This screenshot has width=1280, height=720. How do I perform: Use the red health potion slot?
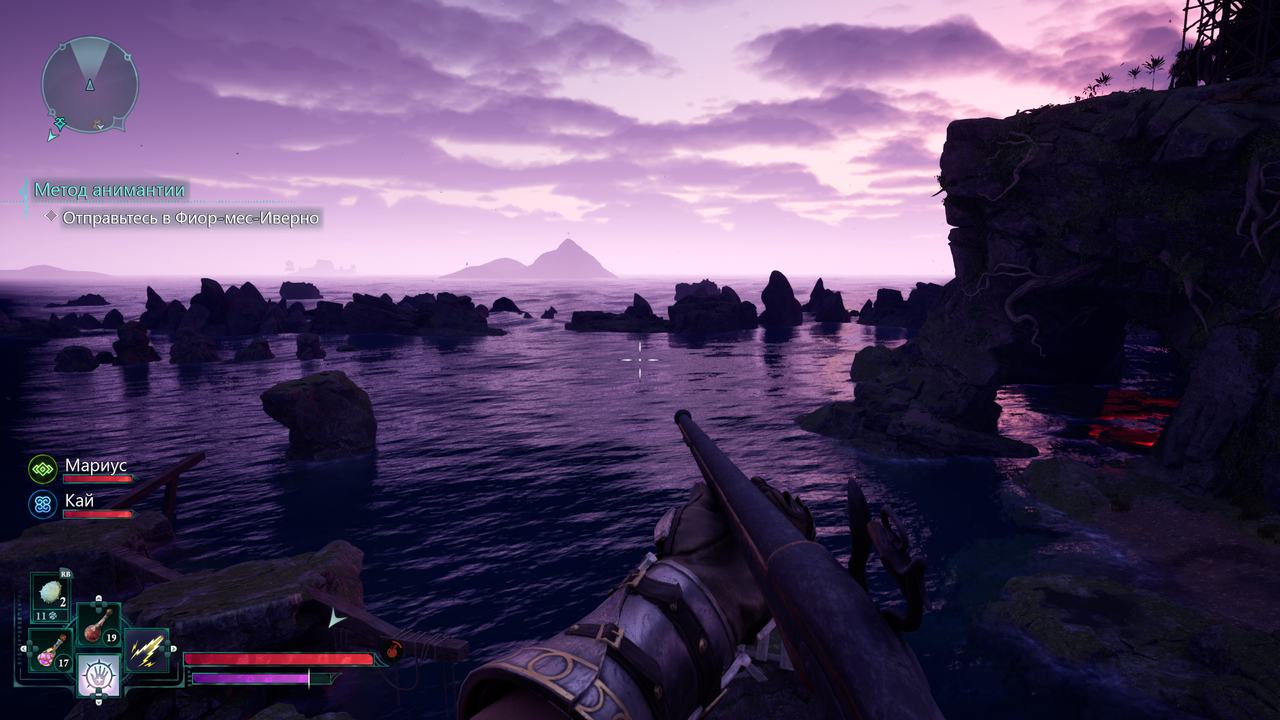pyautogui.click(x=99, y=624)
